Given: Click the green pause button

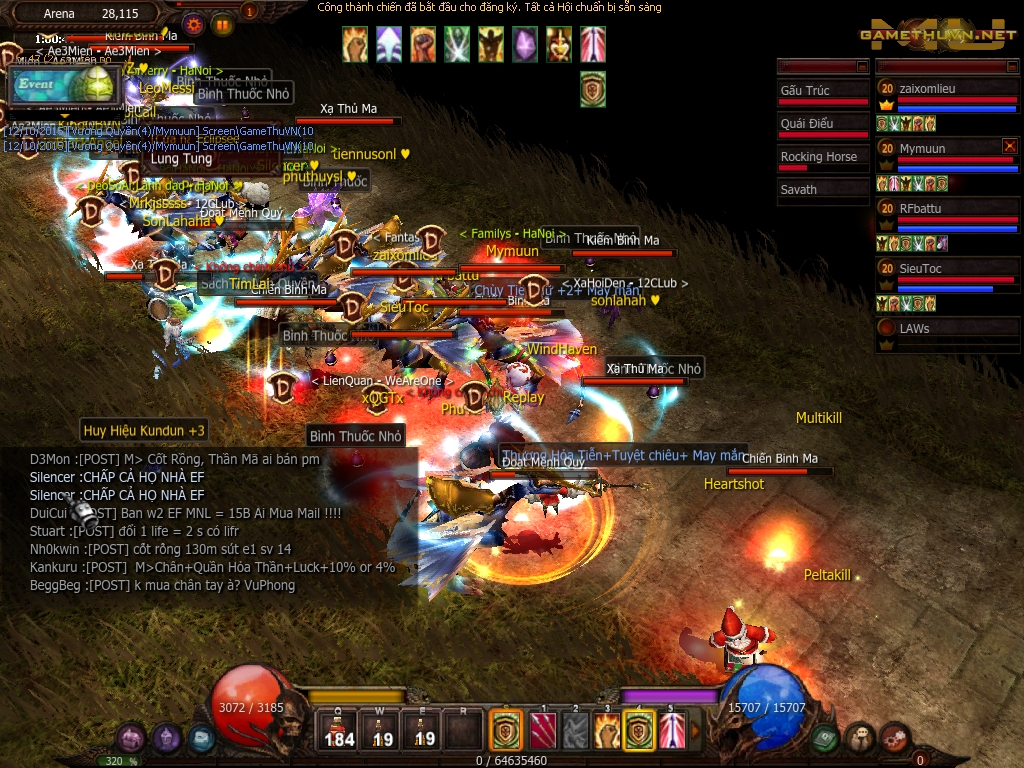Looking at the screenshot, I should click(x=222, y=24).
